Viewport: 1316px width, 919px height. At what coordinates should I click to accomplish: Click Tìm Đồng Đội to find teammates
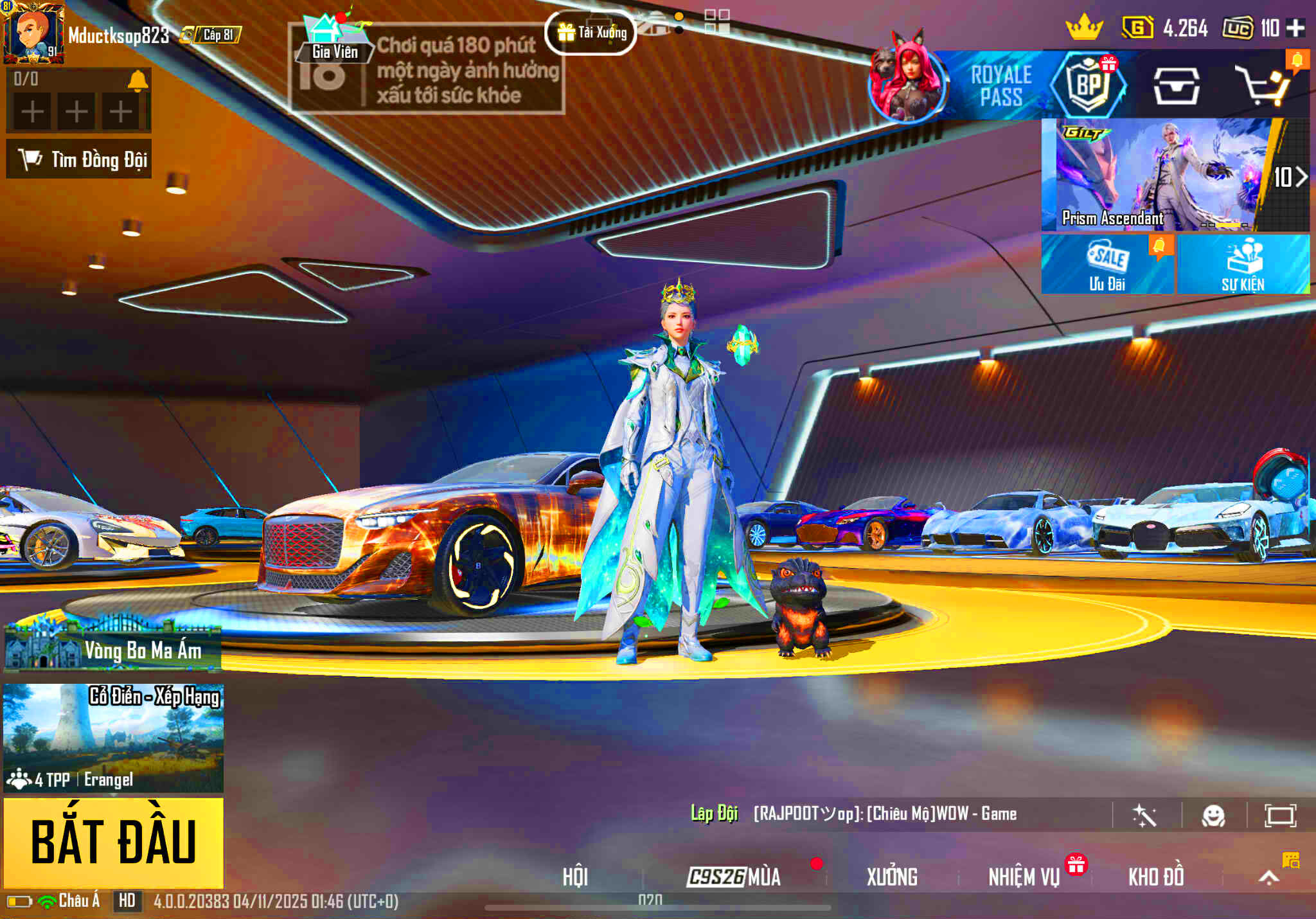tap(79, 159)
